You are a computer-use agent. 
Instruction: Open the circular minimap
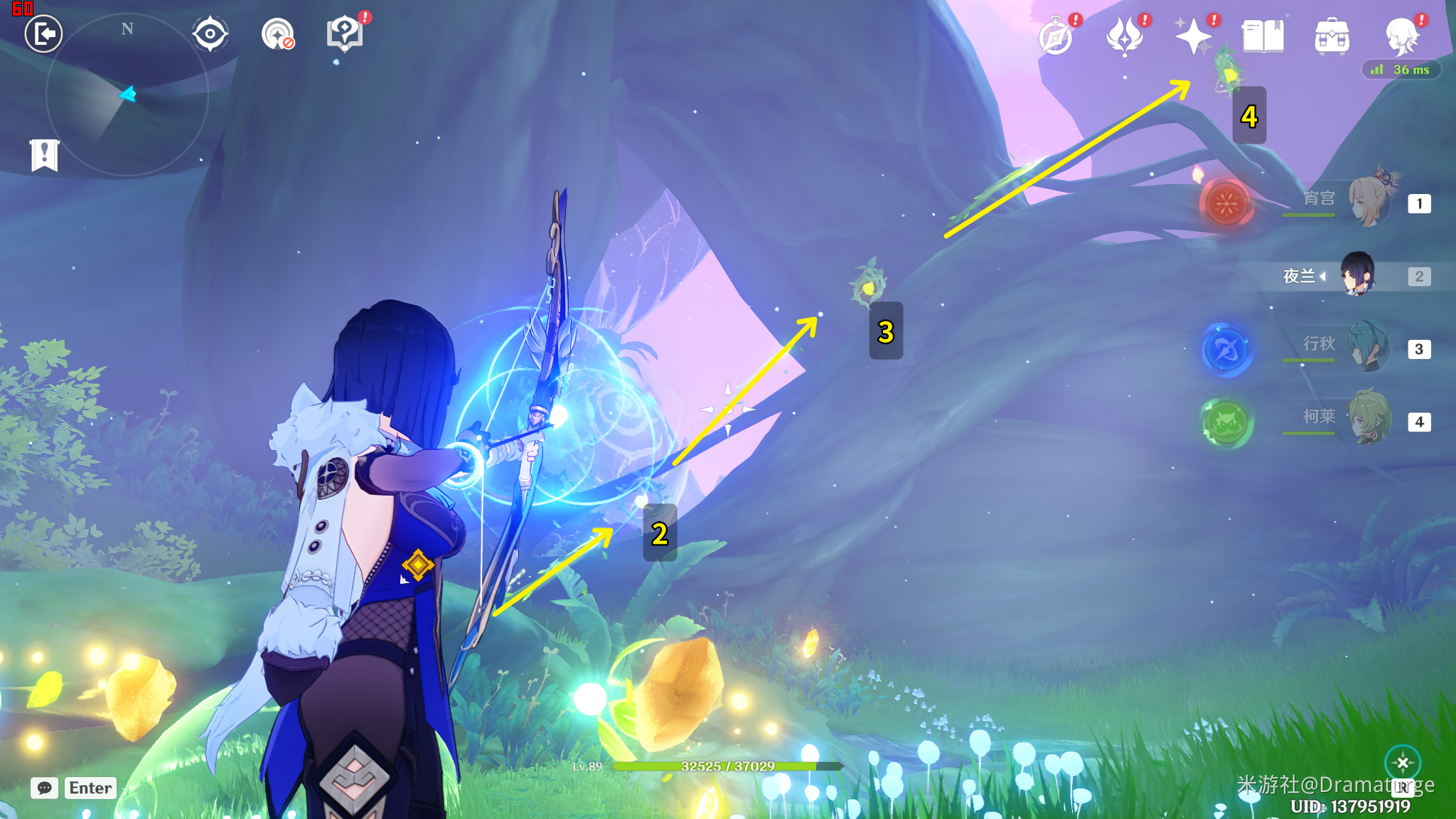click(x=127, y=95)
